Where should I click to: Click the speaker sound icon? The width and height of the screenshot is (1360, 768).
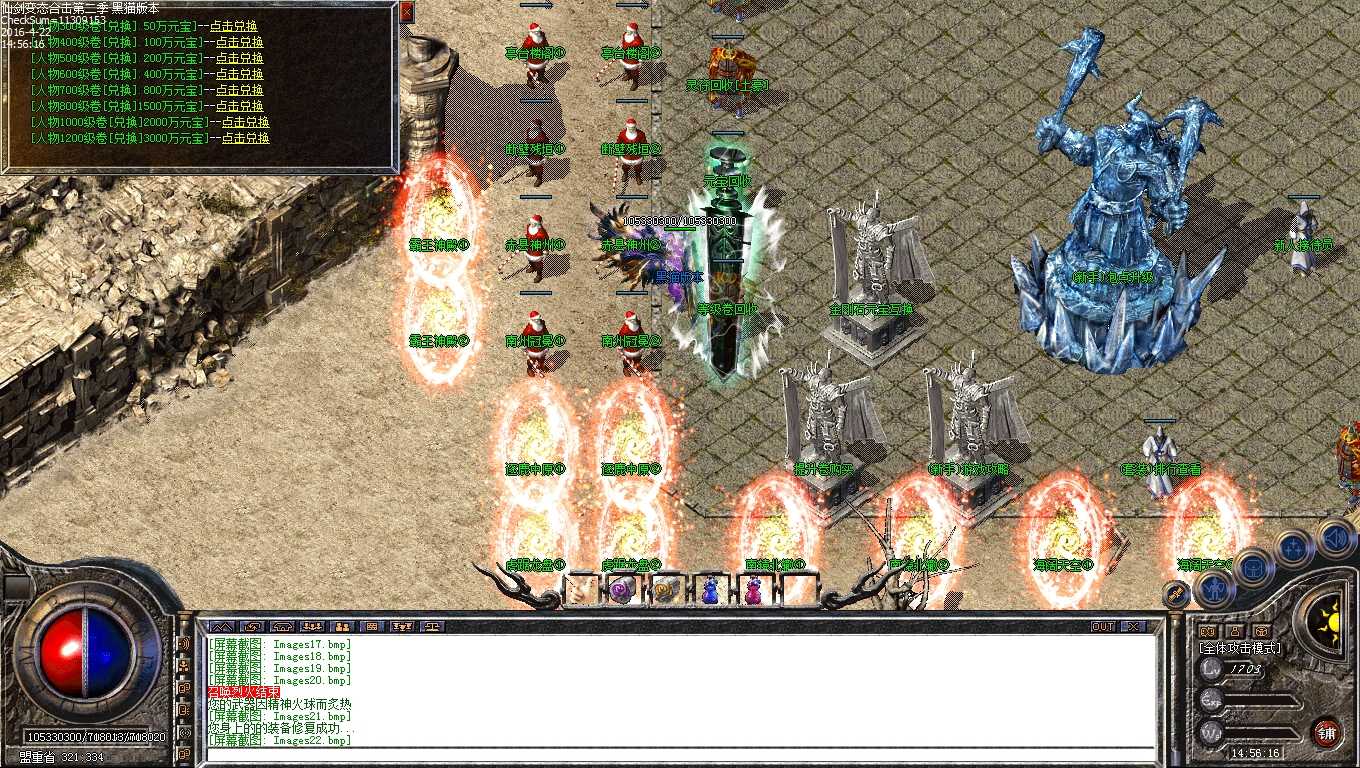pyautogui.click(x=1334, y=538)
